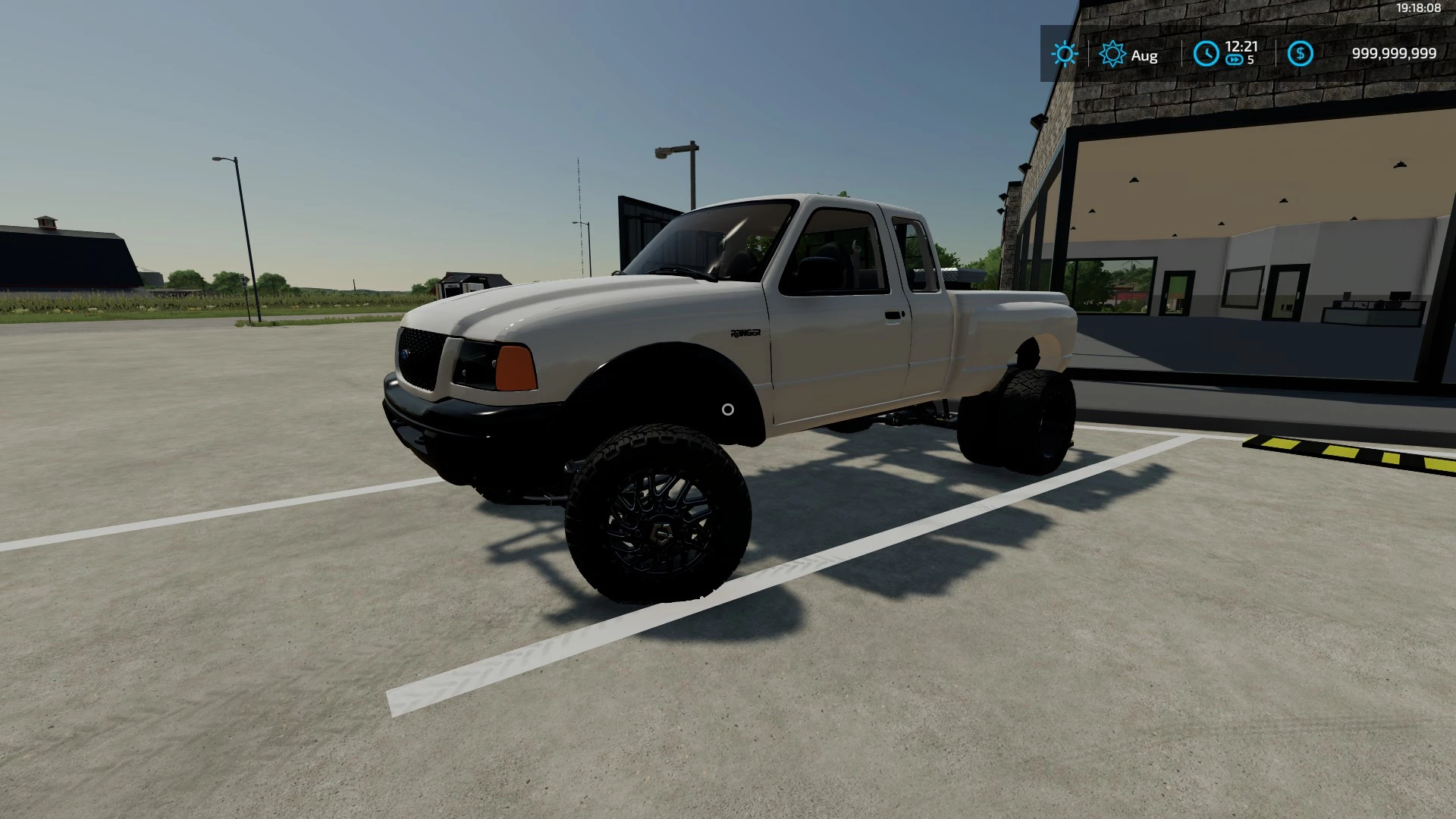Click the fast-forward time scale arrows
Screen dimensions: 1456x819
[1235, 61]
